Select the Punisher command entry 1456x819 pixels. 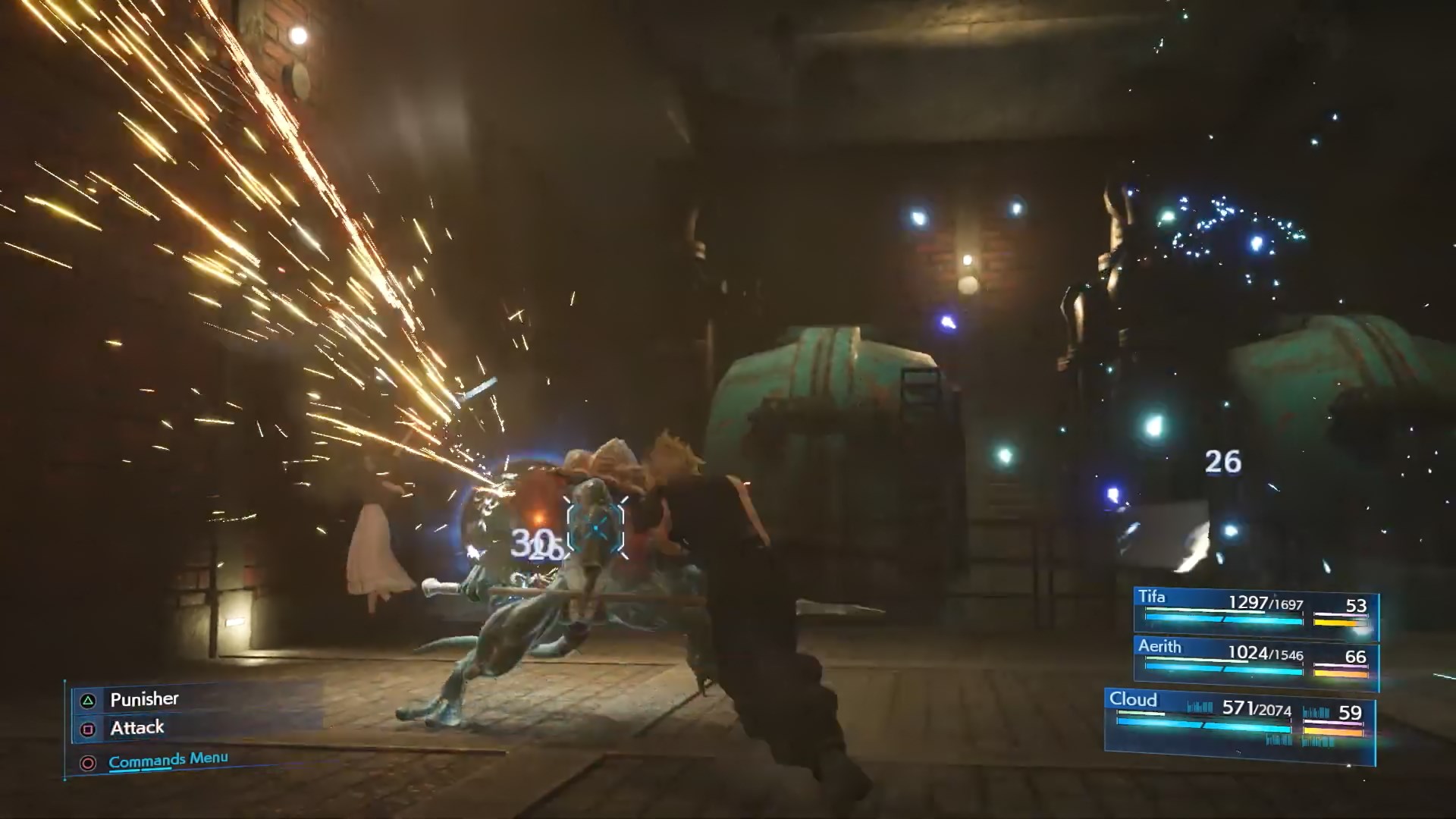point(144,699)
